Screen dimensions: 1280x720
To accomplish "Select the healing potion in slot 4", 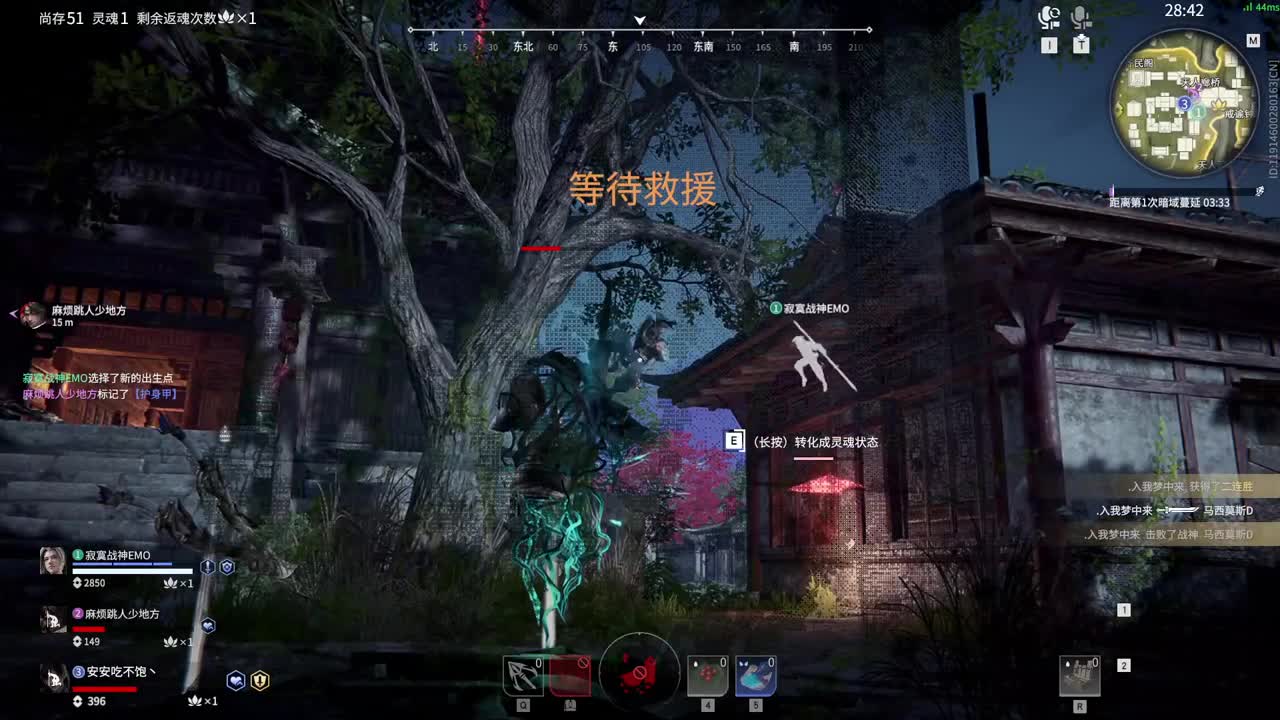I will 707,676.
